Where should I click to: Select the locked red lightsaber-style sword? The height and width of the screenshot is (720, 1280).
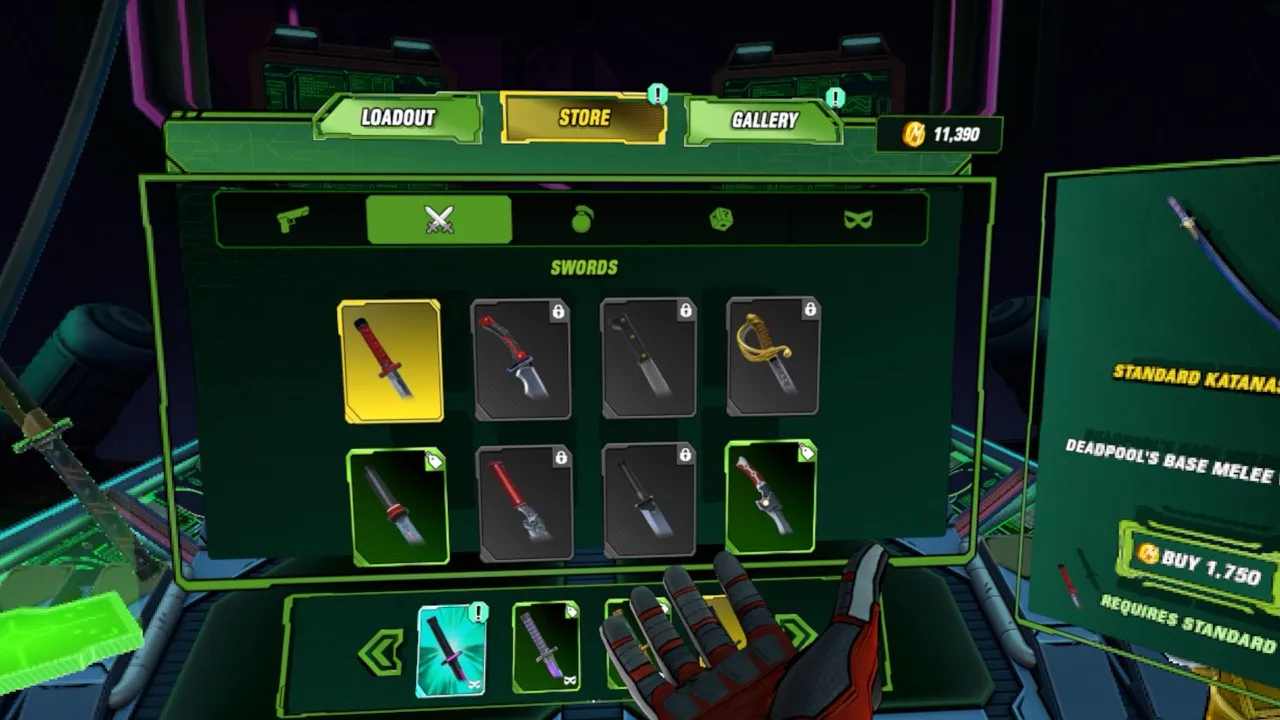525,503
